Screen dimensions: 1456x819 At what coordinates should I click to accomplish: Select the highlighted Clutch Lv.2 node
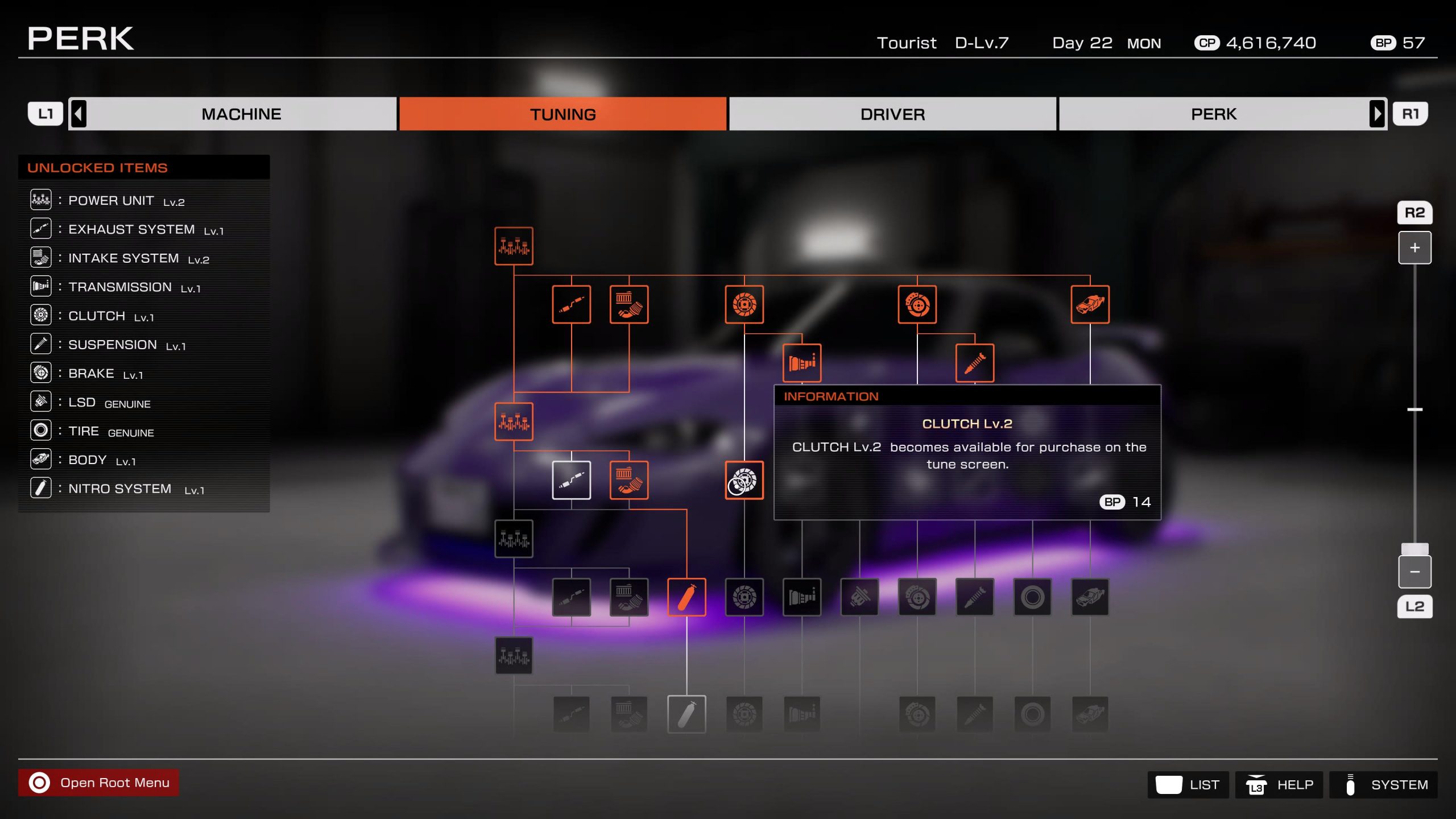tap(744, 480)
